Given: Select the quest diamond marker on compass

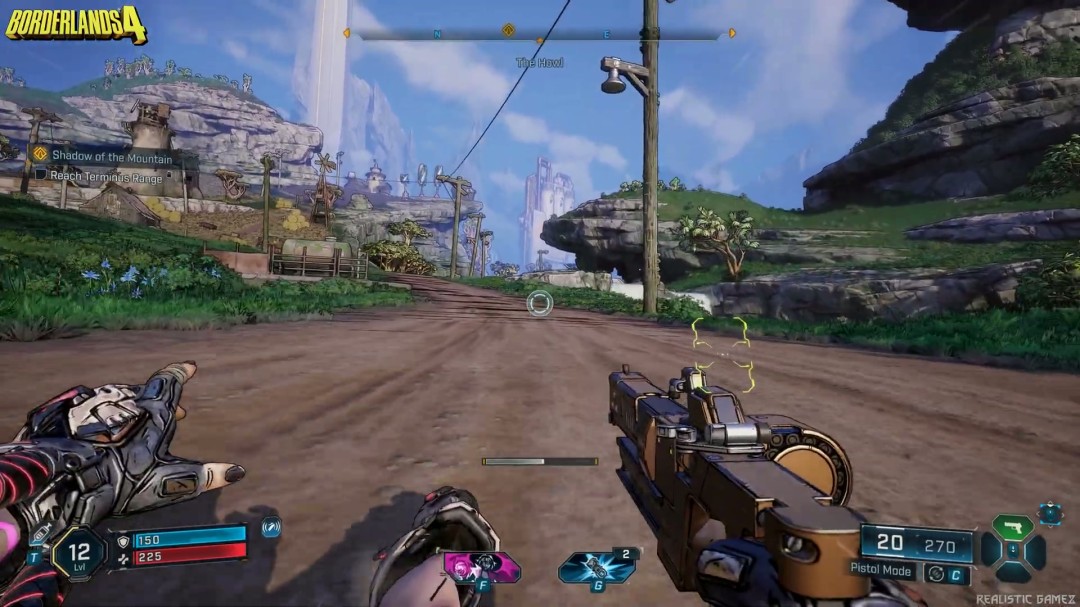Looking at the screenshot, I should pos(508,31).
